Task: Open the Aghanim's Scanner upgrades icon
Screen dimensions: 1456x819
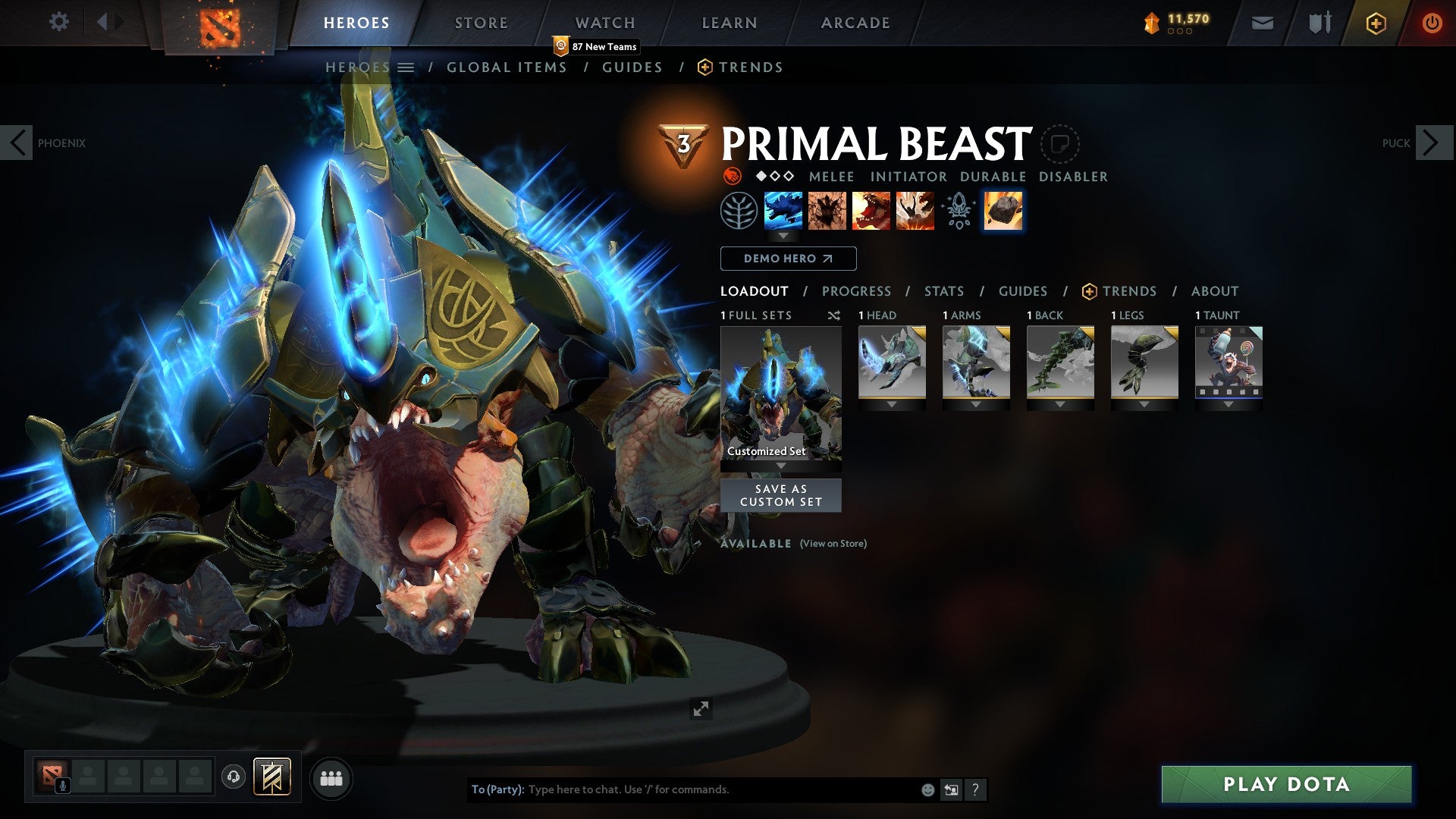Action: point(958,211)
